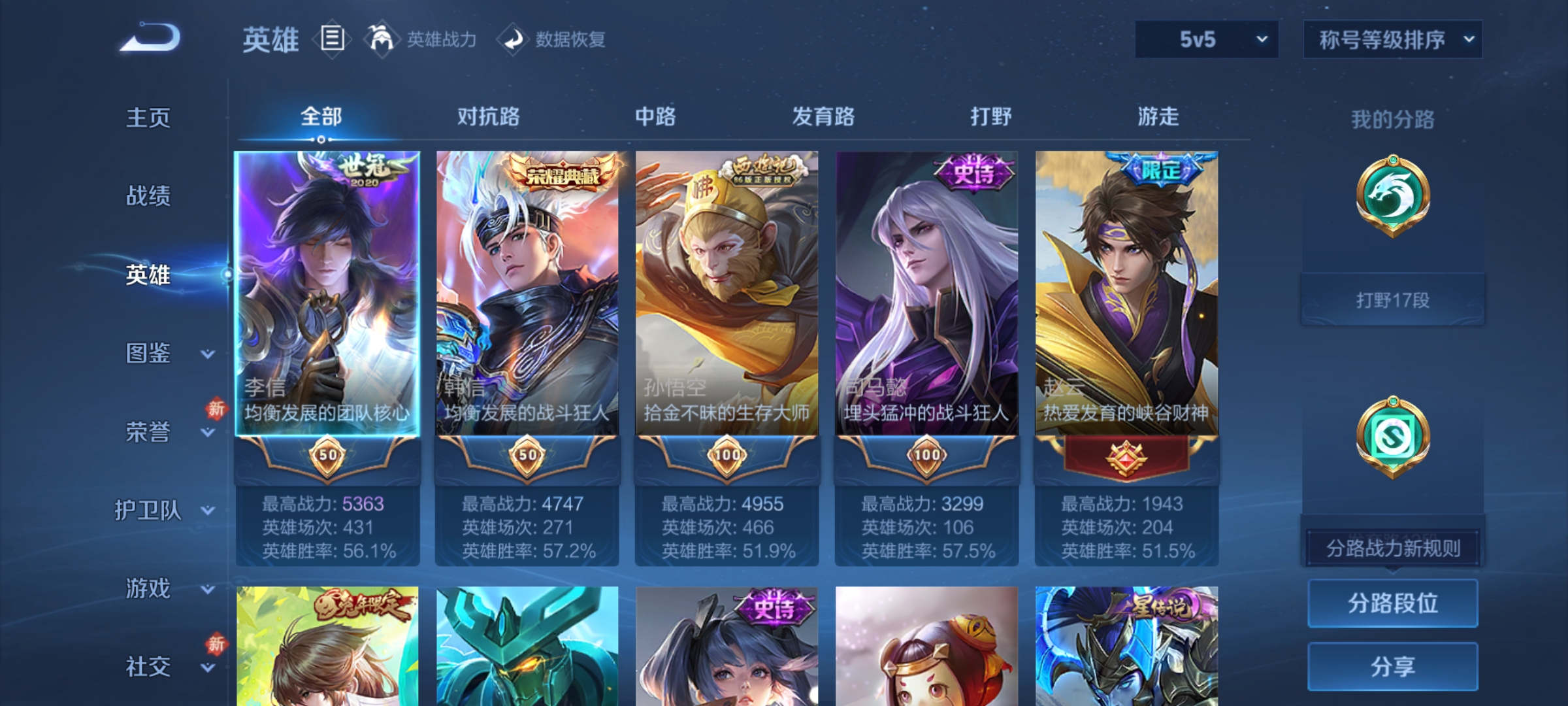Open the 称号等级排序 sorting dropdown
This screenshot has height=706, width=1568.
point(1393,41)
